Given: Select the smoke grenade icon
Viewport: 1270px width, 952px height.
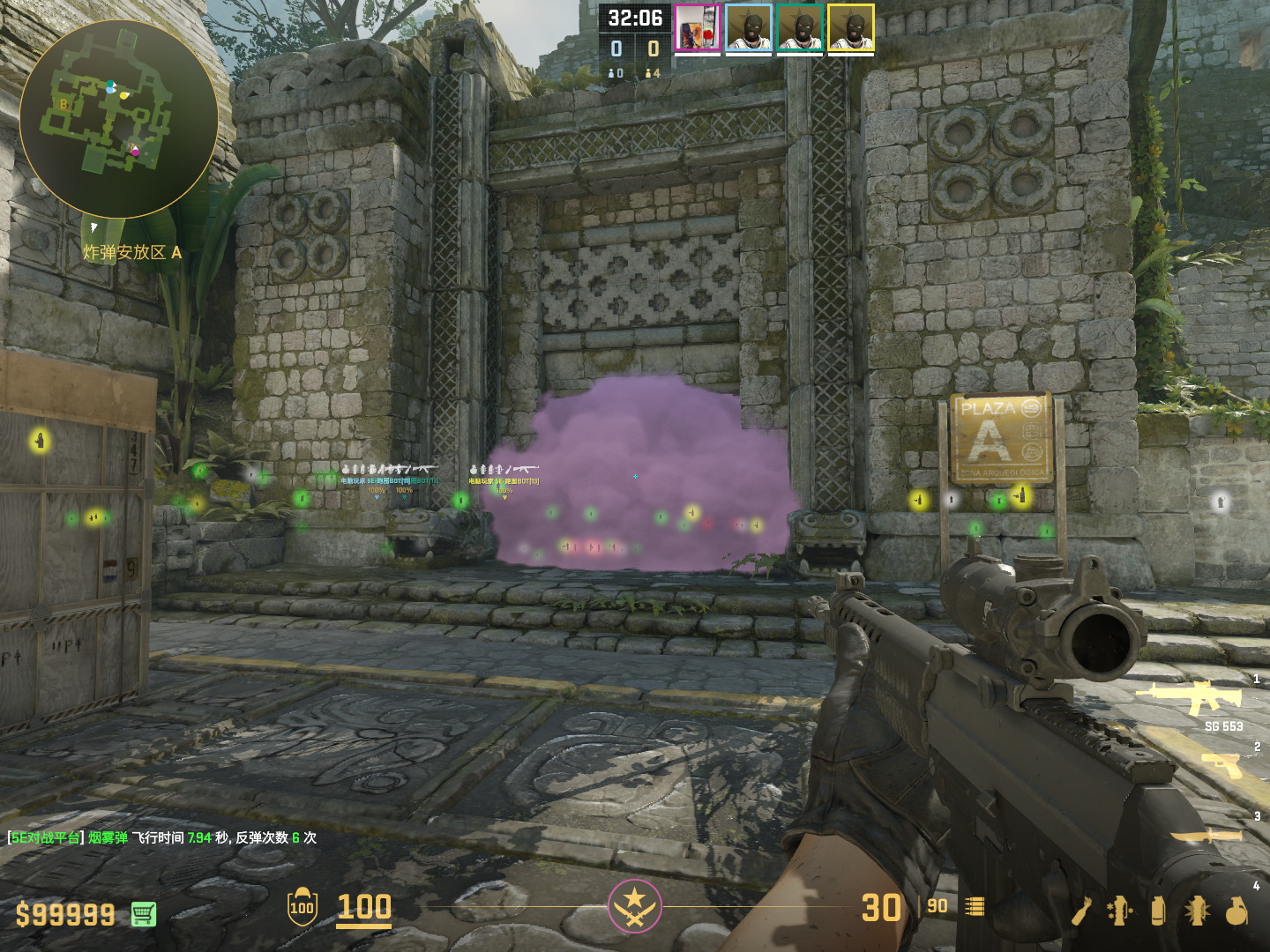Looking at the screenshot, I should [x=1158, y=911].
